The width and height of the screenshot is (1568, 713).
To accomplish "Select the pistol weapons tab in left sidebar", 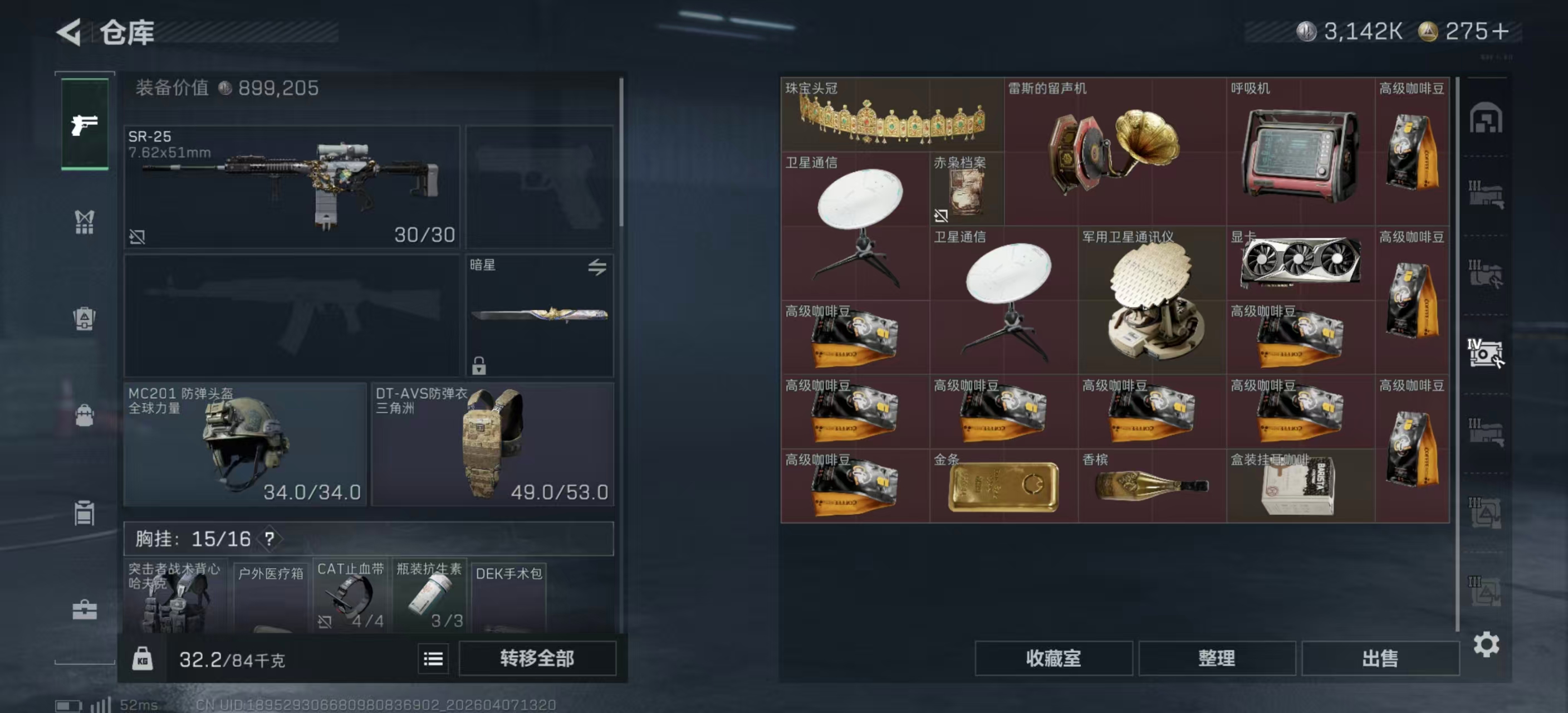I will tap(84, 125).
